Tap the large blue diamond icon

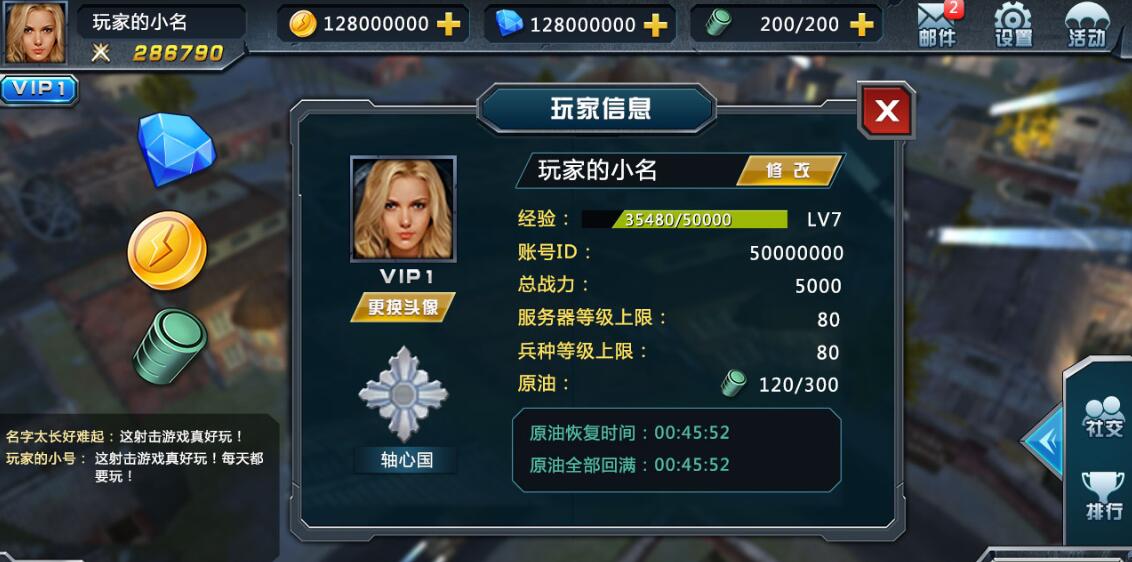coord(175,149)
